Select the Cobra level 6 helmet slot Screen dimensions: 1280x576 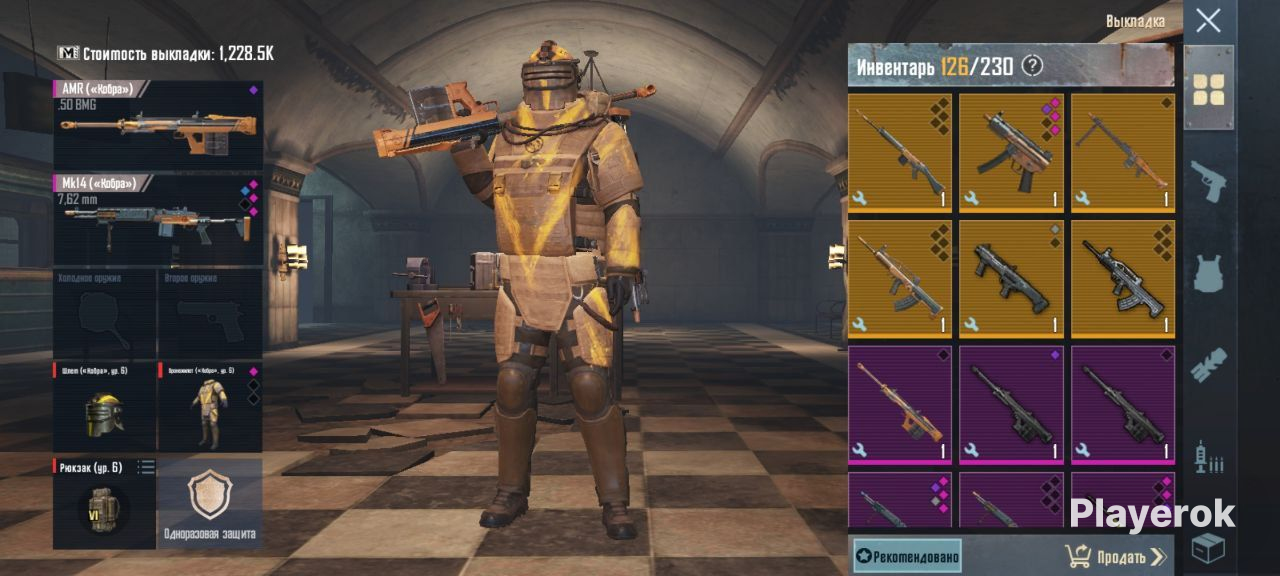tap(104, 406)
